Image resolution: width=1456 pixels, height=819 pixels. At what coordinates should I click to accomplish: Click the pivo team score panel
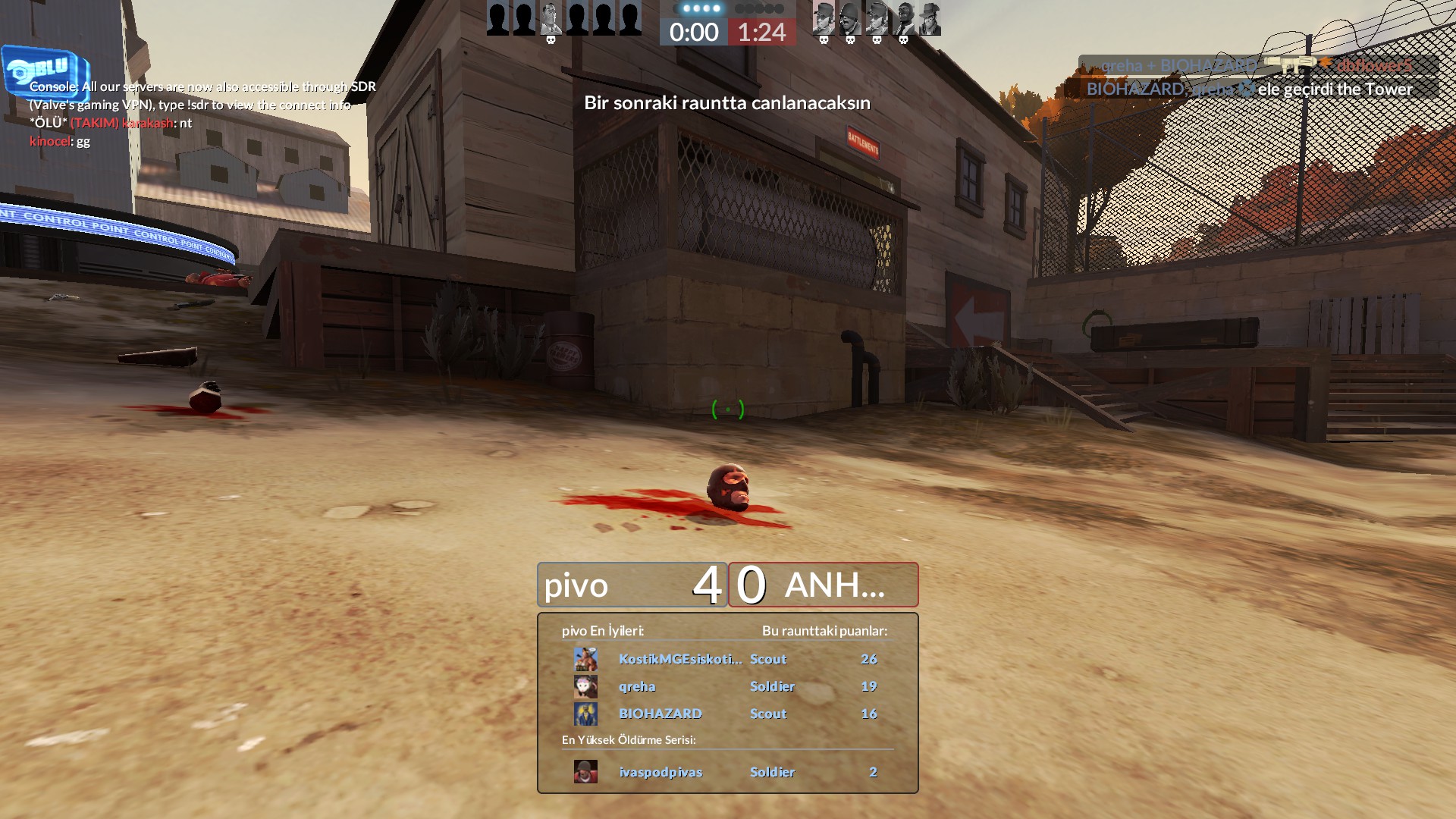pos(632,585)
